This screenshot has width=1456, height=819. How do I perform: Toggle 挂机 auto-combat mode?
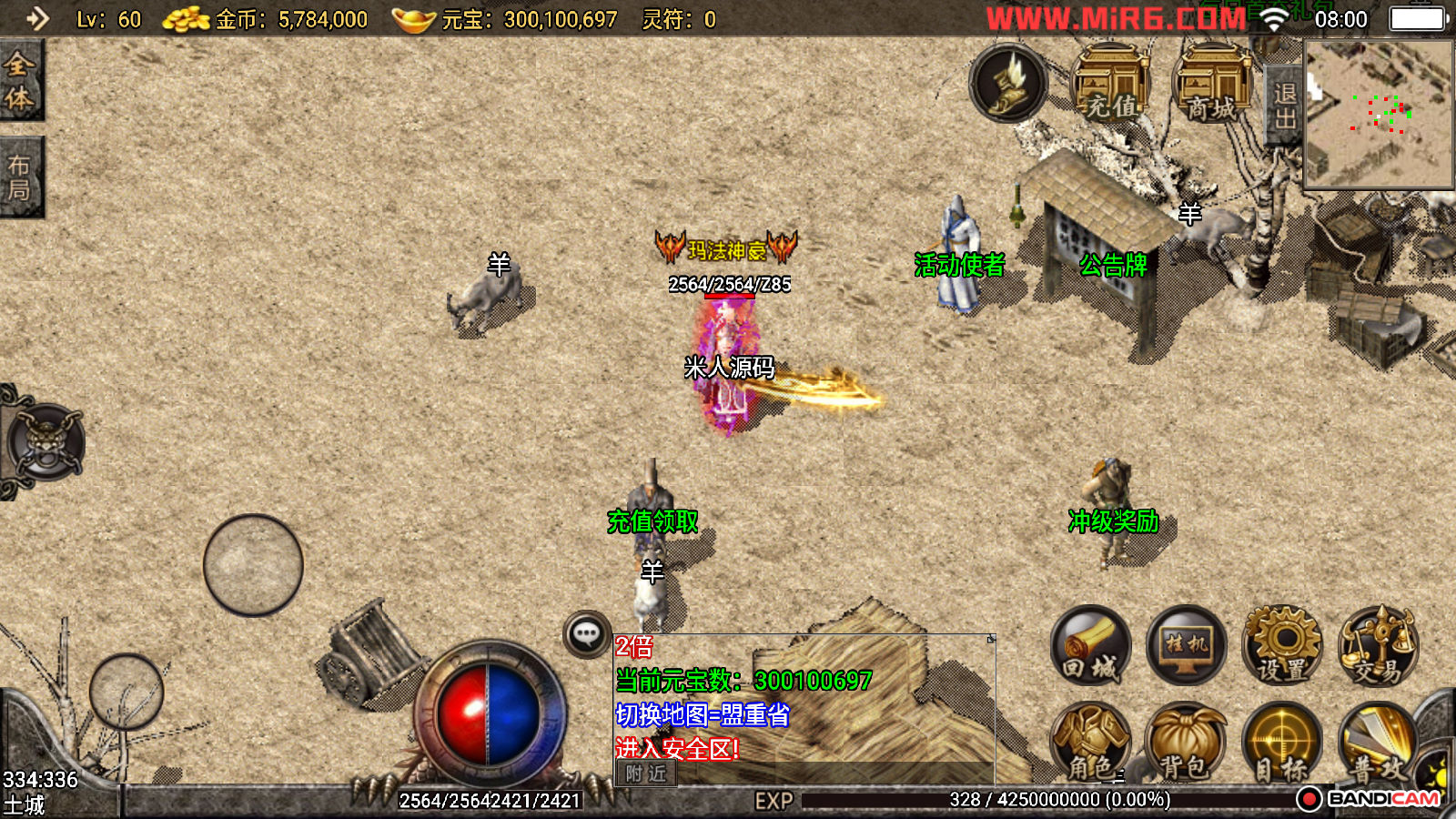1187,645
